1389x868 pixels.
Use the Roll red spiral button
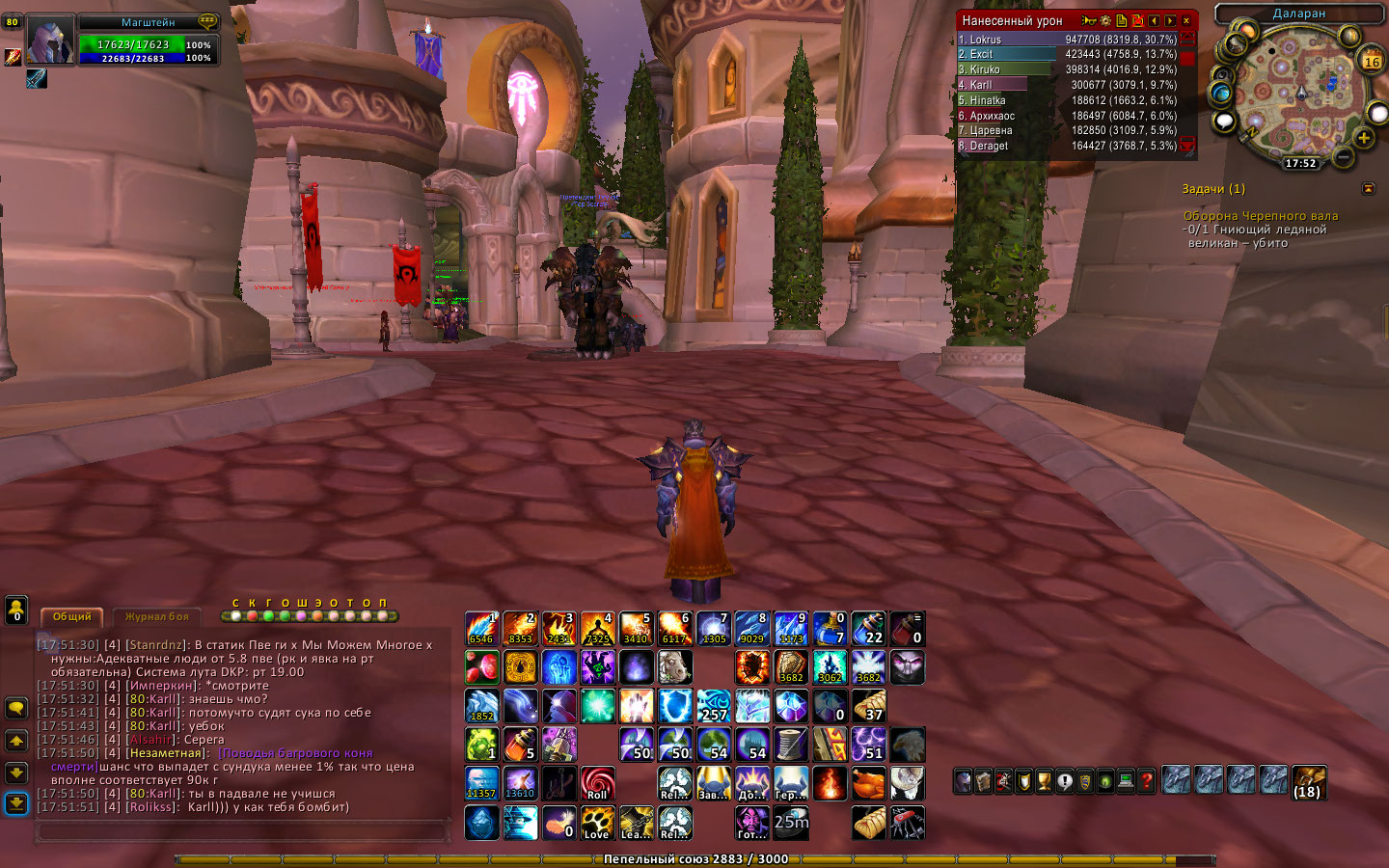(597, 783)
